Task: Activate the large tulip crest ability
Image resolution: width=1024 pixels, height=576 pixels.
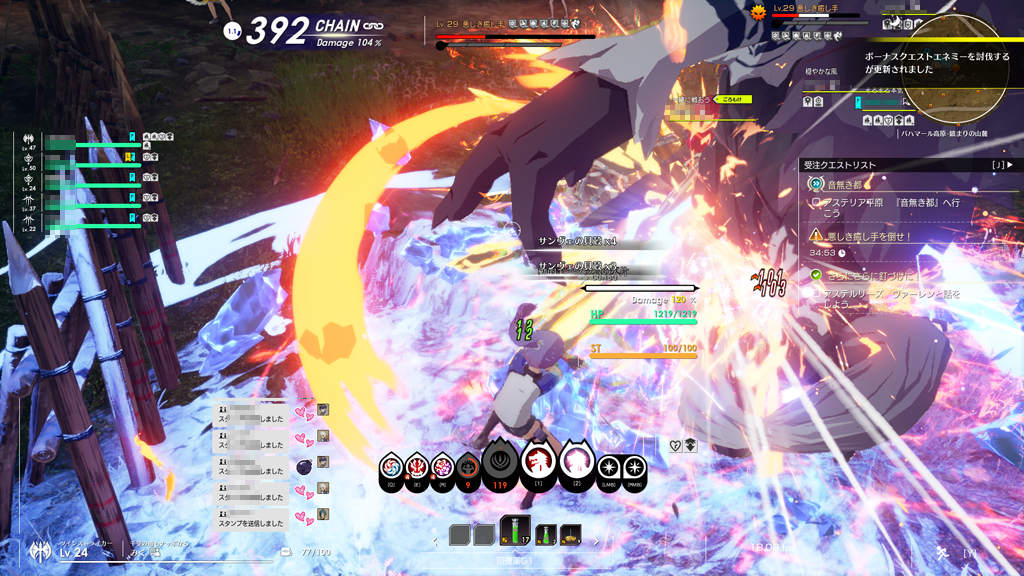Action: pyautogui.click(x=499, y=462)
